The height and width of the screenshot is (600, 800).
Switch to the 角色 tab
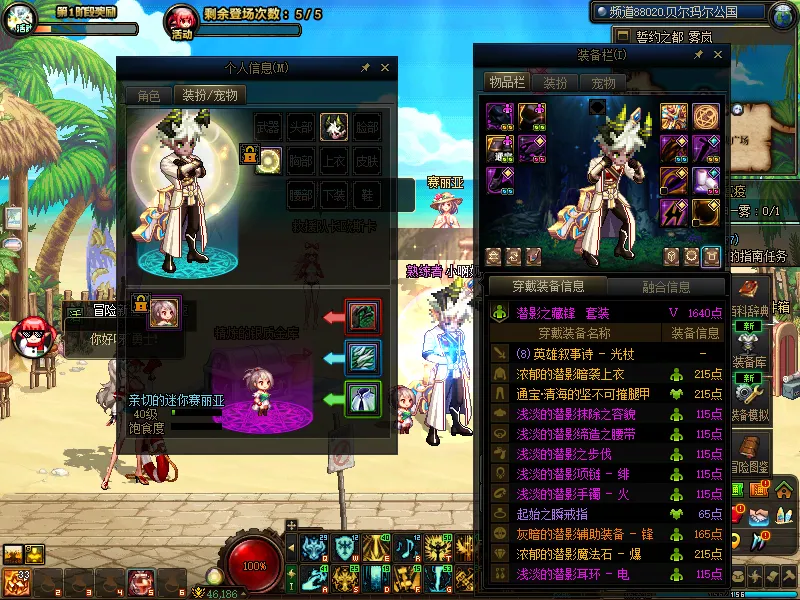[149, 96]
